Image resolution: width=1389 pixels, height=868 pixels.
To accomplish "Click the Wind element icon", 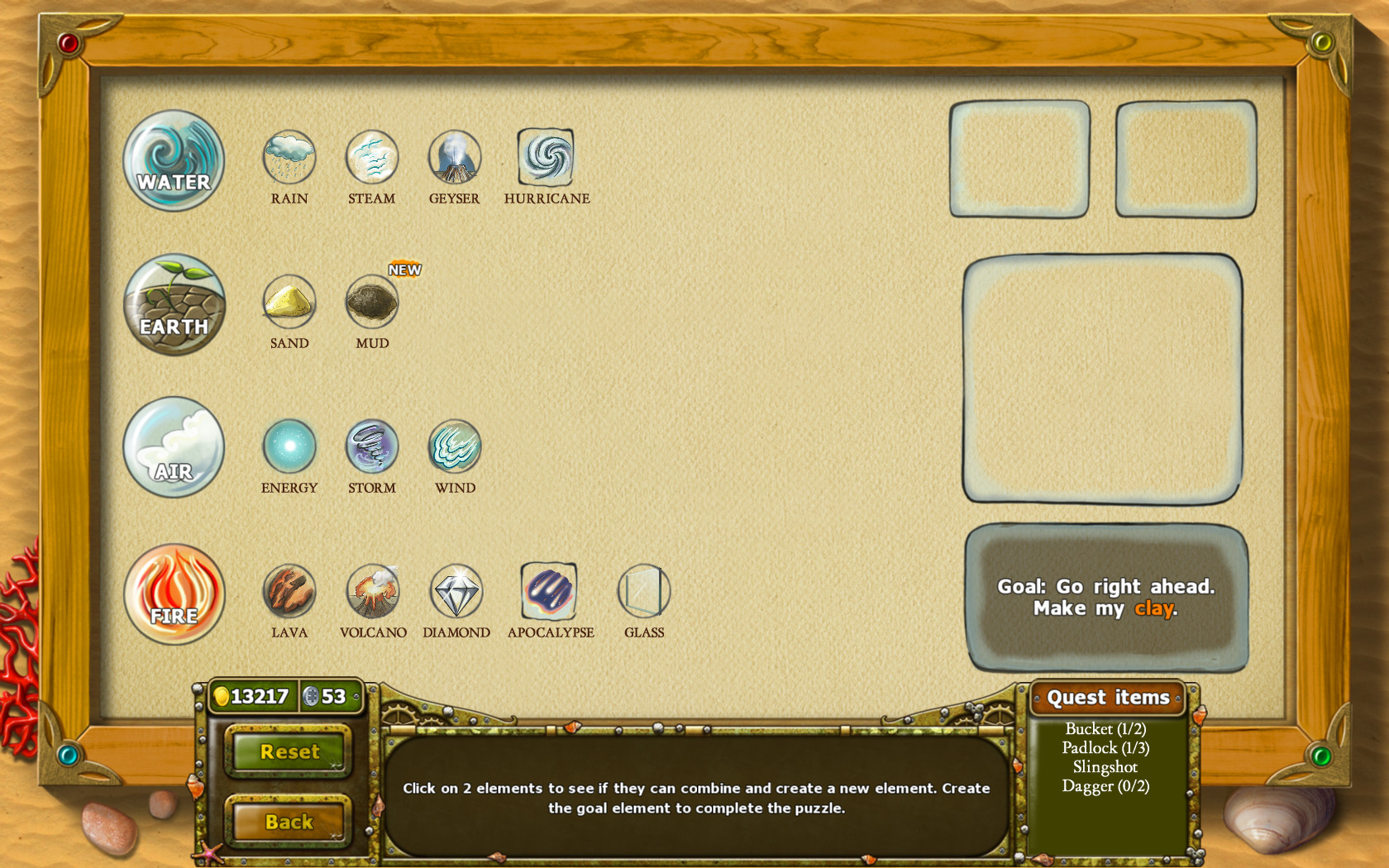I will [454, 446].
